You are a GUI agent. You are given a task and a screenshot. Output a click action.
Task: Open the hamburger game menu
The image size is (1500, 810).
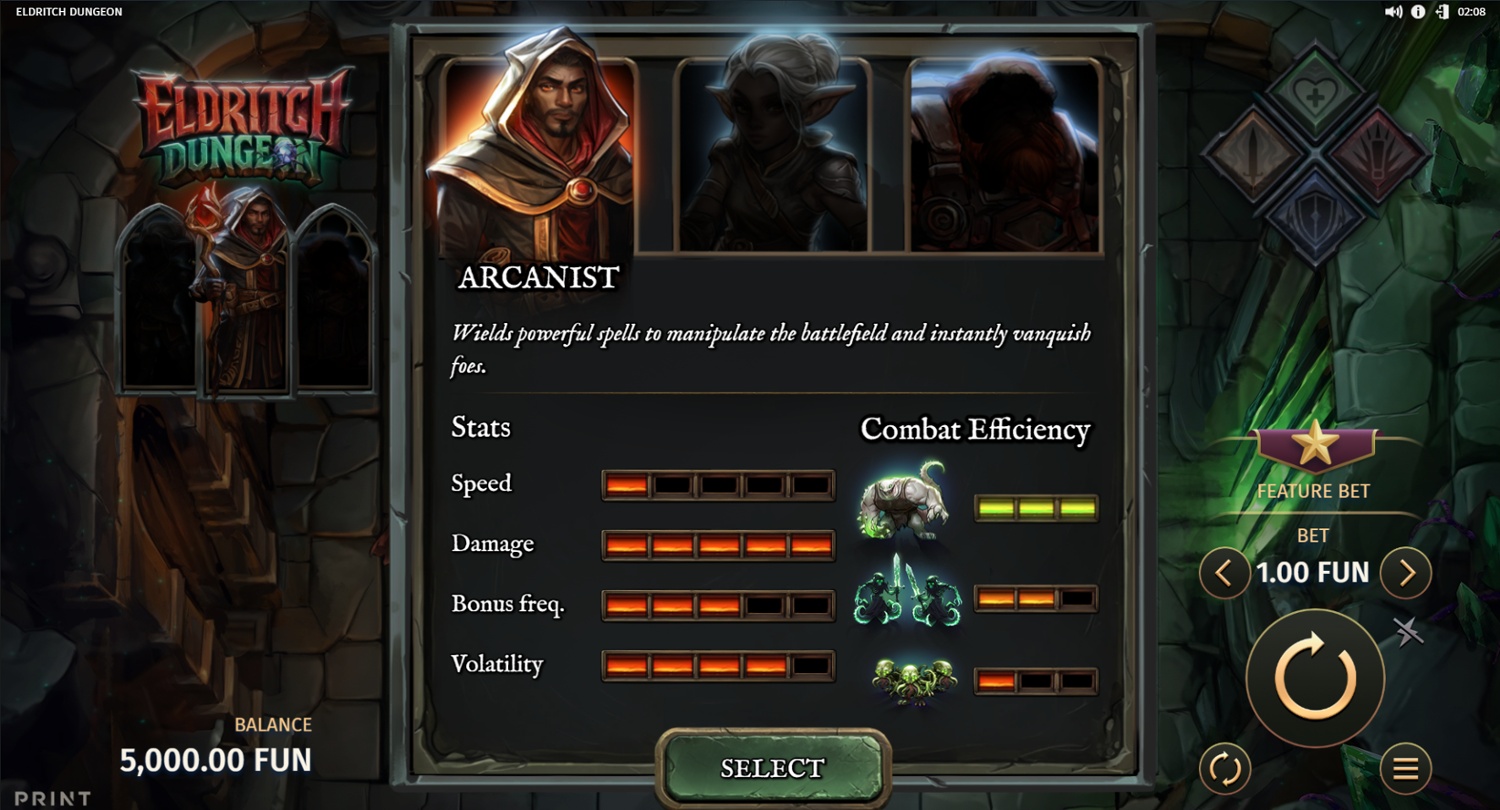tap(1406, 768)
